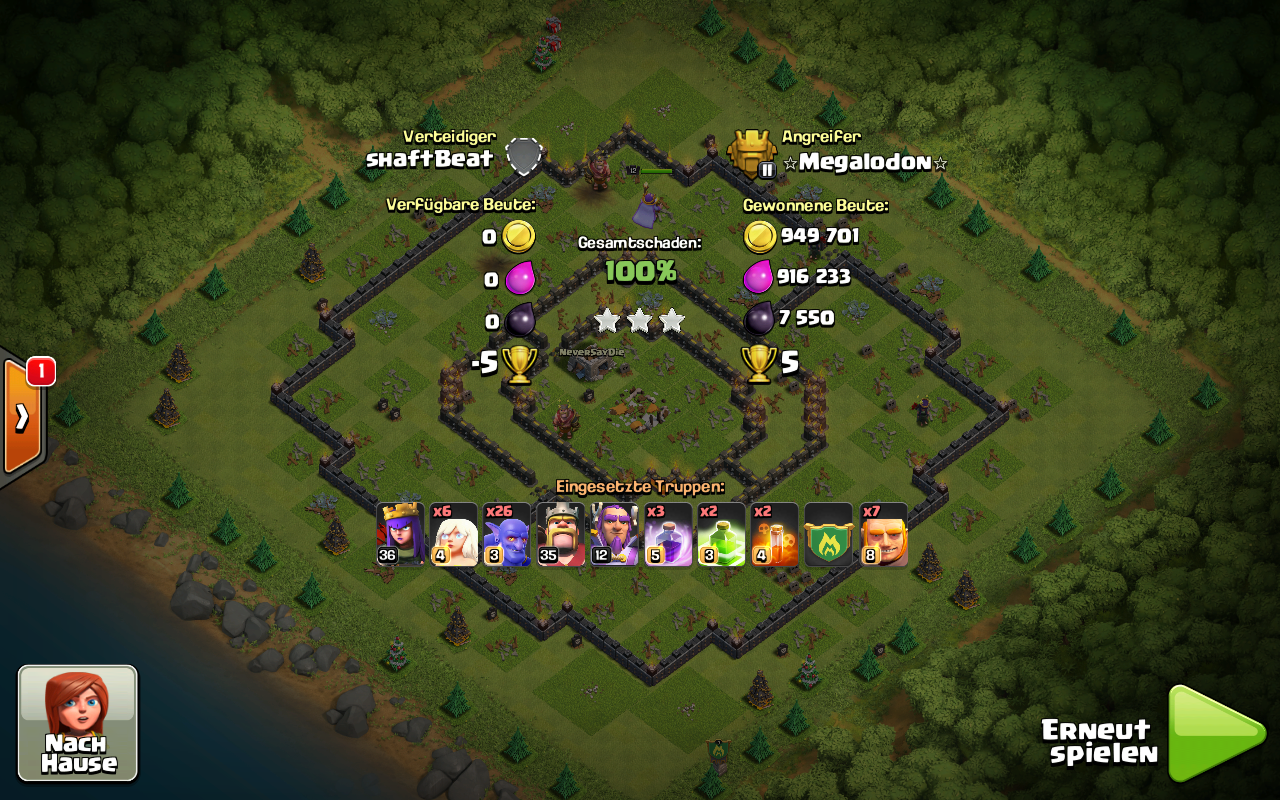1280x800 pixels.
Task: Select the purple Rage spell card
Action: (668, 535)
